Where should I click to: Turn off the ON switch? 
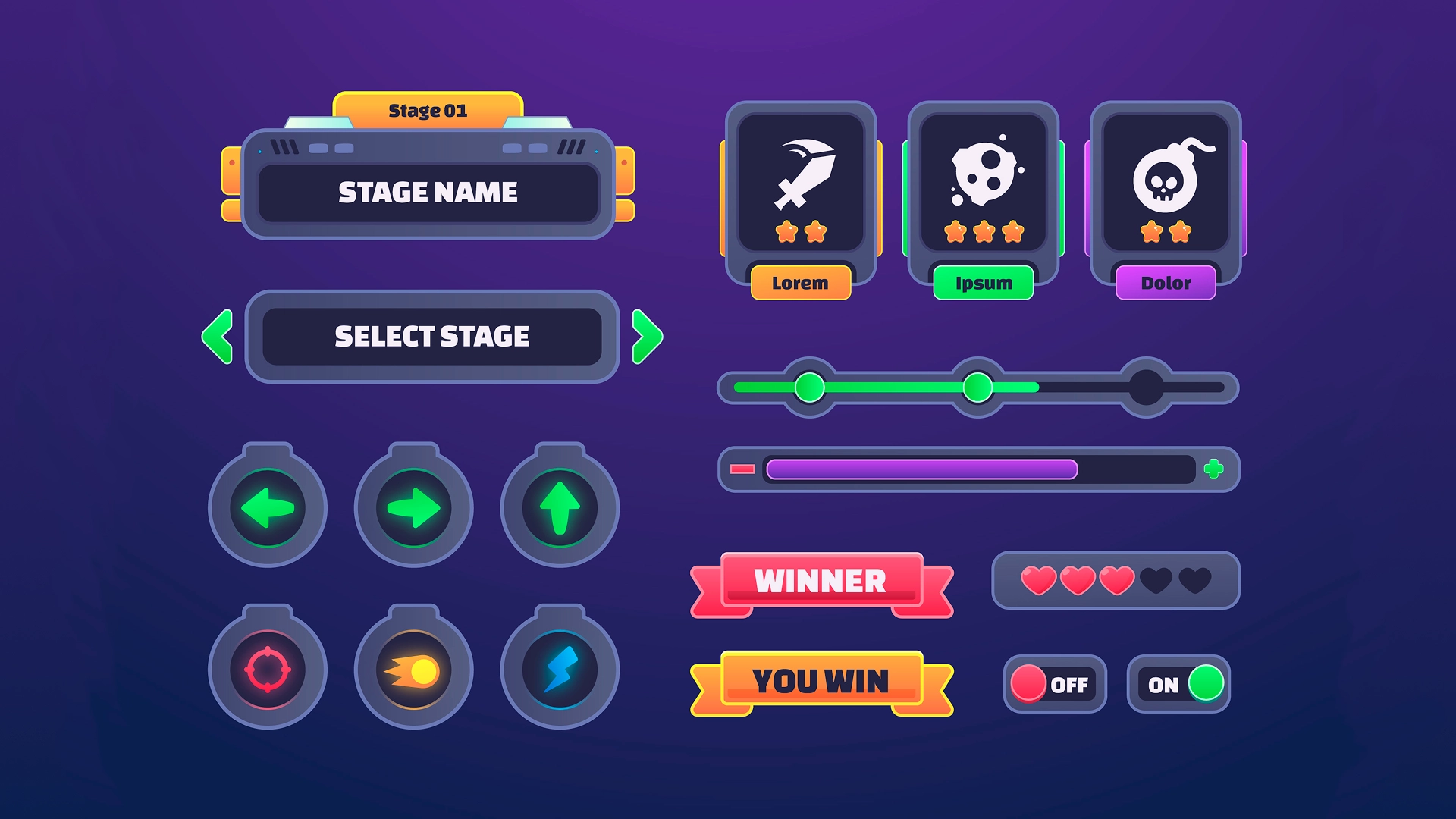(x=1179, y=684)
